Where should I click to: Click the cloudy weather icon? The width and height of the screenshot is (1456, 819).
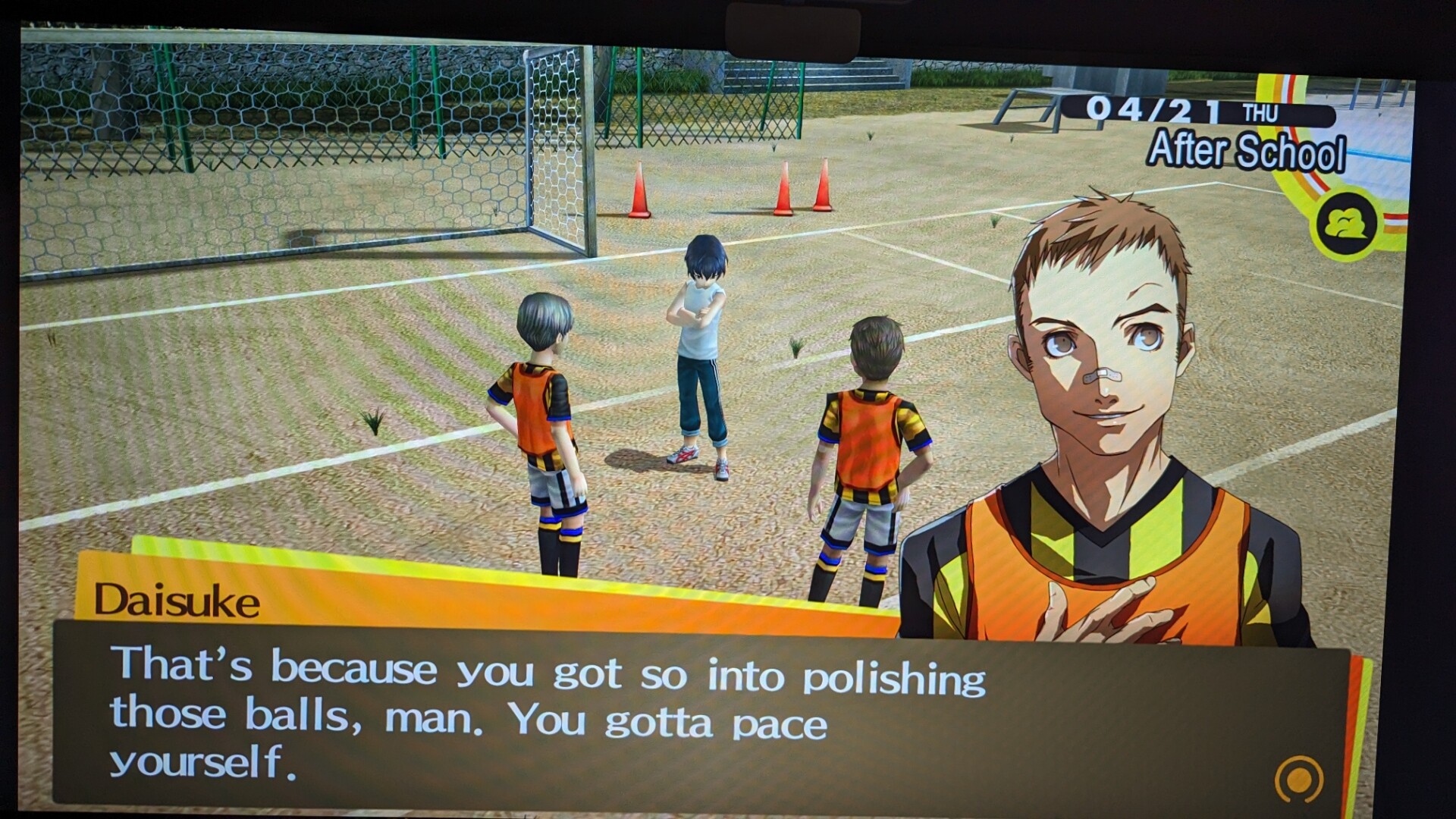pos(1346,224)
